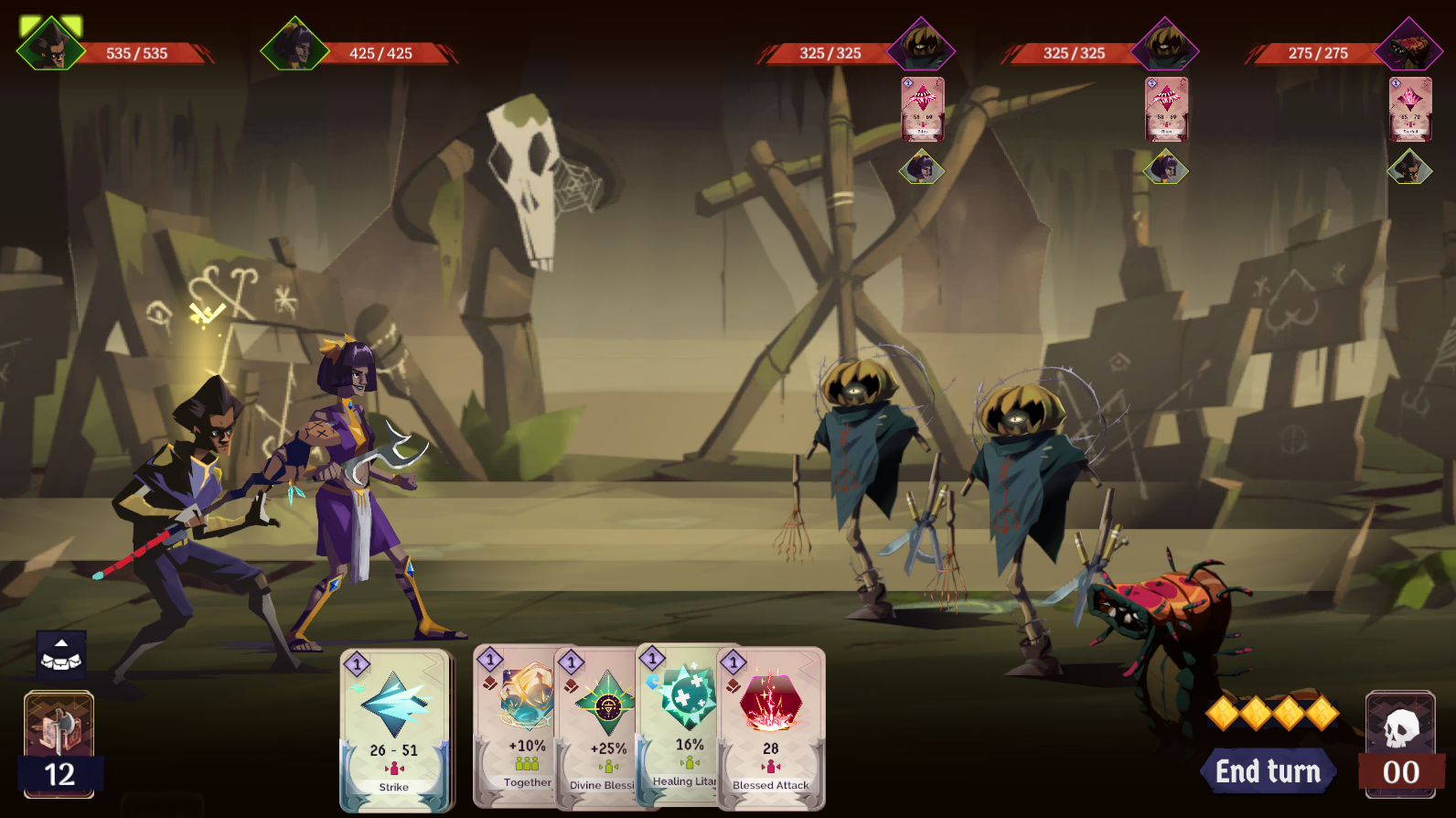Image resolution: width=1456 pixels, height=818 pixels.
Task: Select the hero portrait with 425 health
Action: pyautogui.click(x=294, y=46)
